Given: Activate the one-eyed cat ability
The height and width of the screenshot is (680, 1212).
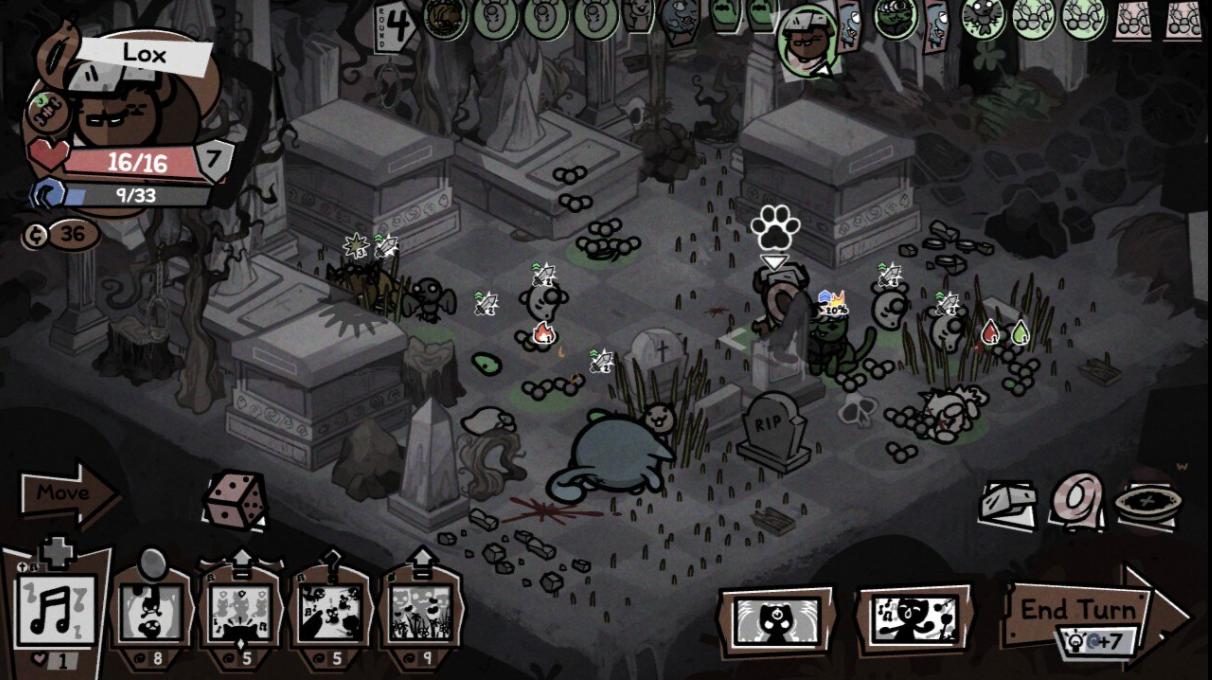Looking at the screenshot, I should click(776, 620).
